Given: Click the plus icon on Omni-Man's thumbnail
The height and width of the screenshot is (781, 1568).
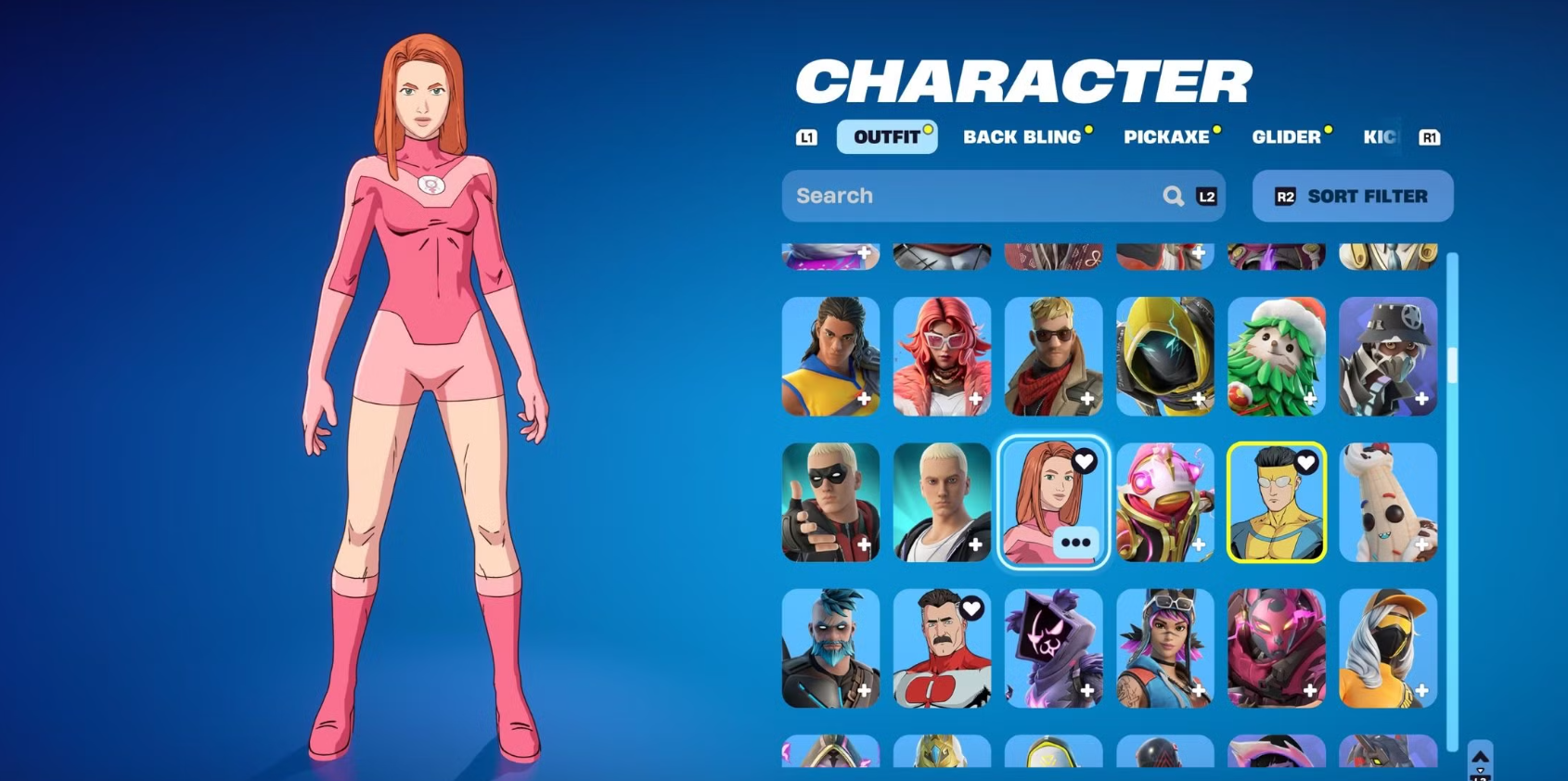Looking at the screenshot, I should click(x=974, y=690).
